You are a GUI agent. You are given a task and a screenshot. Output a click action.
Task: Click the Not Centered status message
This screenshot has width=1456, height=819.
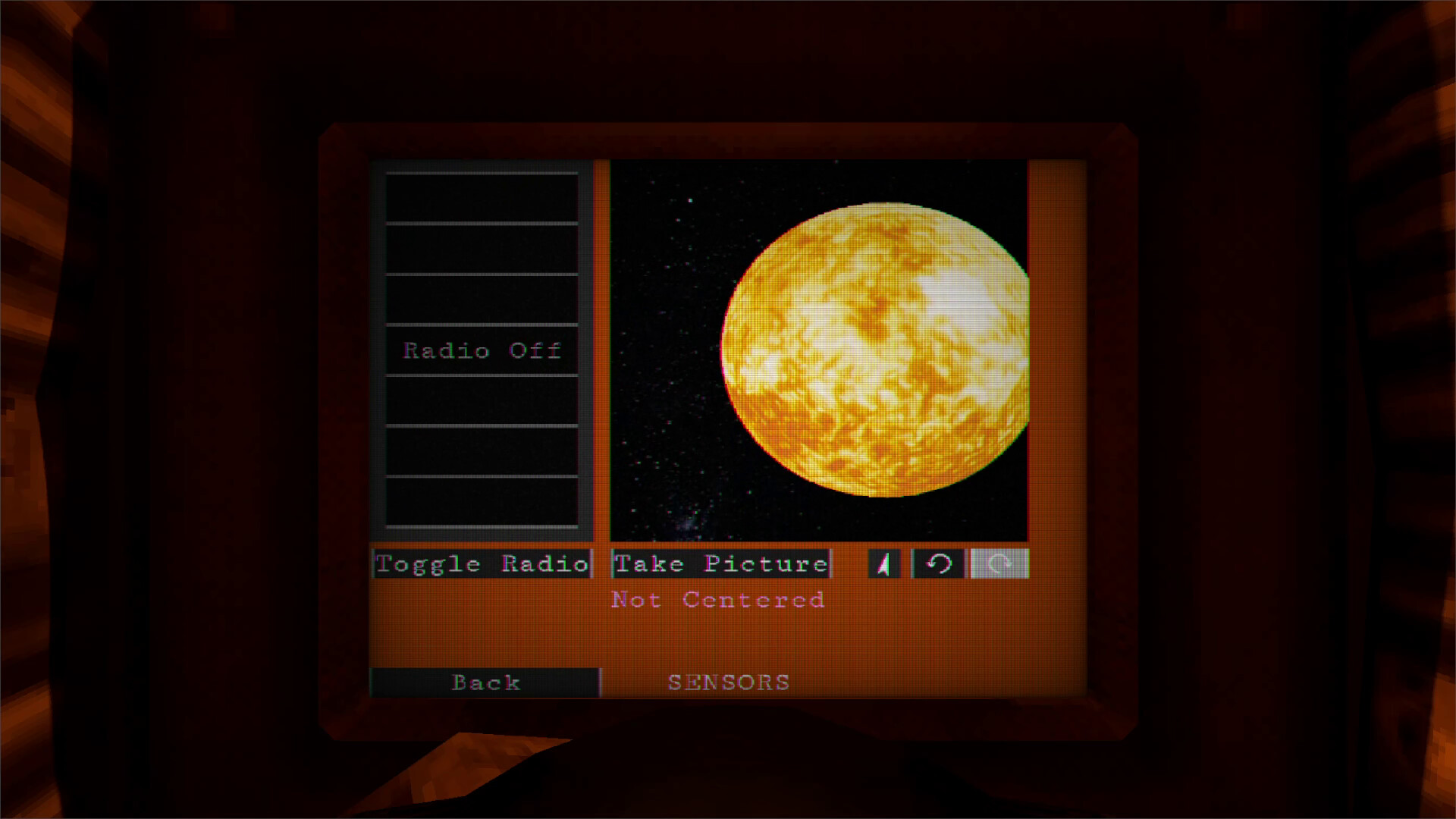[x=716, y=599]
